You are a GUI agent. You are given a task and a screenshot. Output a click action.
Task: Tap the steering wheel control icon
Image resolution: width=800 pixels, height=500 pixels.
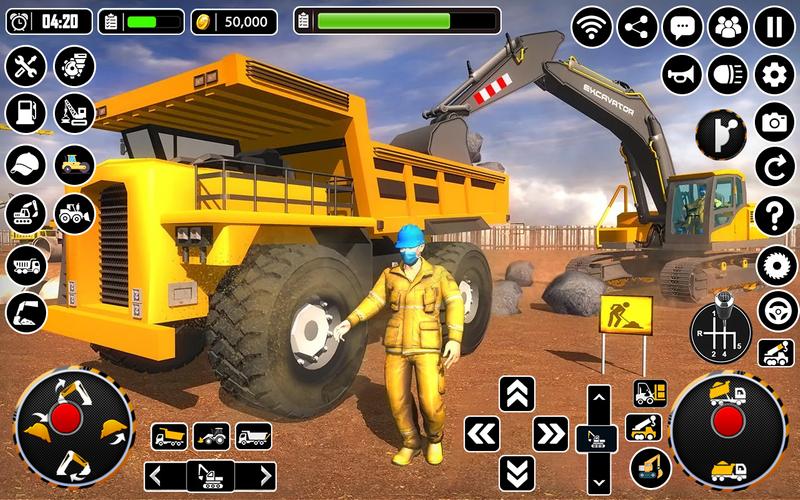click(774, 309)
